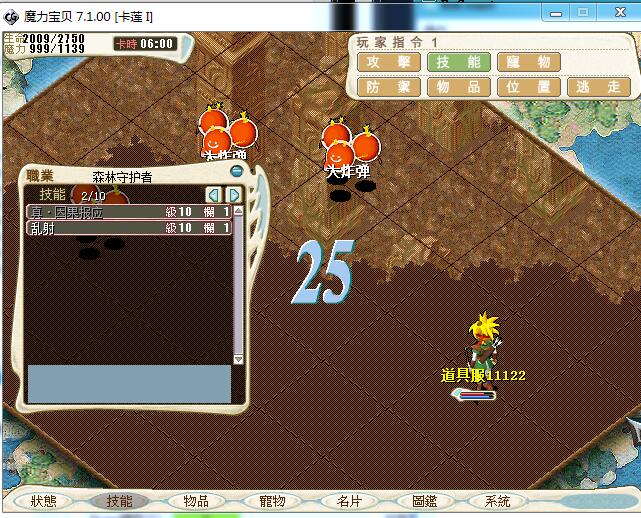
Task: Select the 真・因果报应 skill row
Action: [129, 212]
